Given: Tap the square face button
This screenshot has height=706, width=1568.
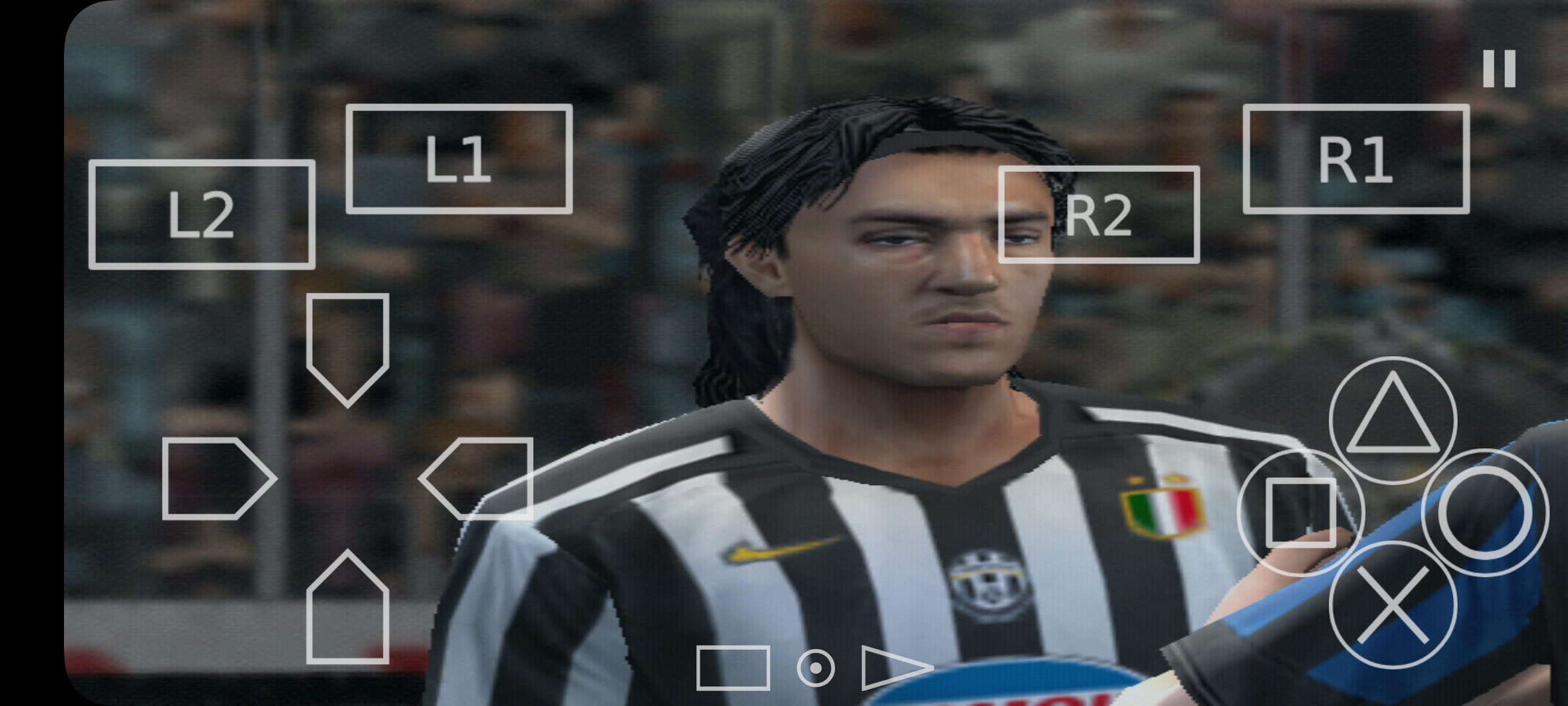Looking at the screenshot, I should pyautogui.click(x=1300, y=512).
